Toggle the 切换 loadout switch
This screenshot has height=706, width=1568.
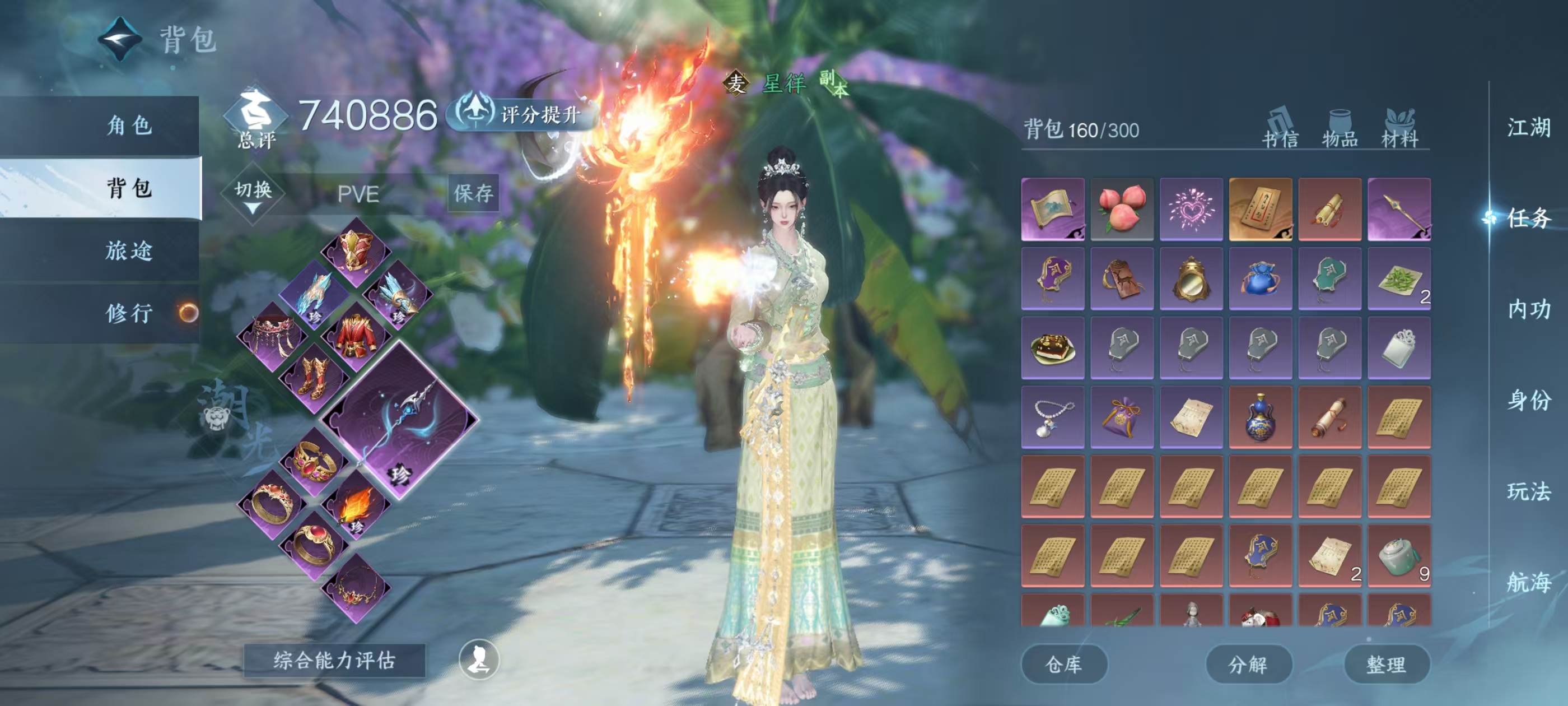coord(253,194)
